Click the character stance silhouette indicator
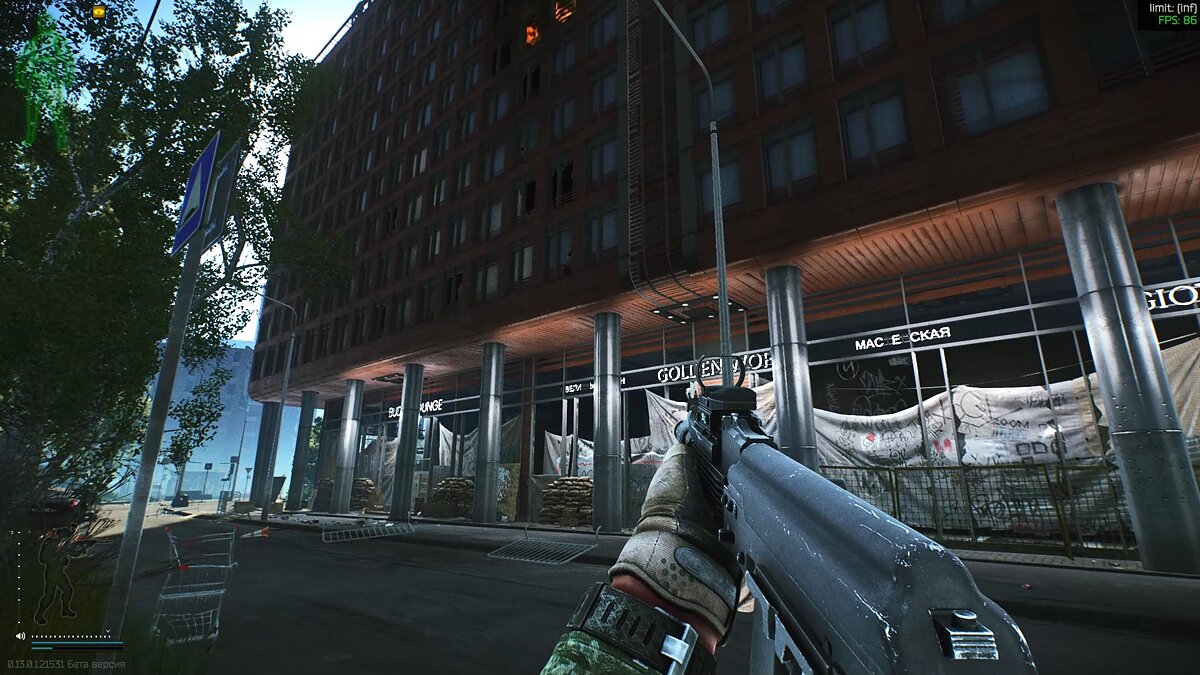 pyautogui.click(x=57, y=574)
